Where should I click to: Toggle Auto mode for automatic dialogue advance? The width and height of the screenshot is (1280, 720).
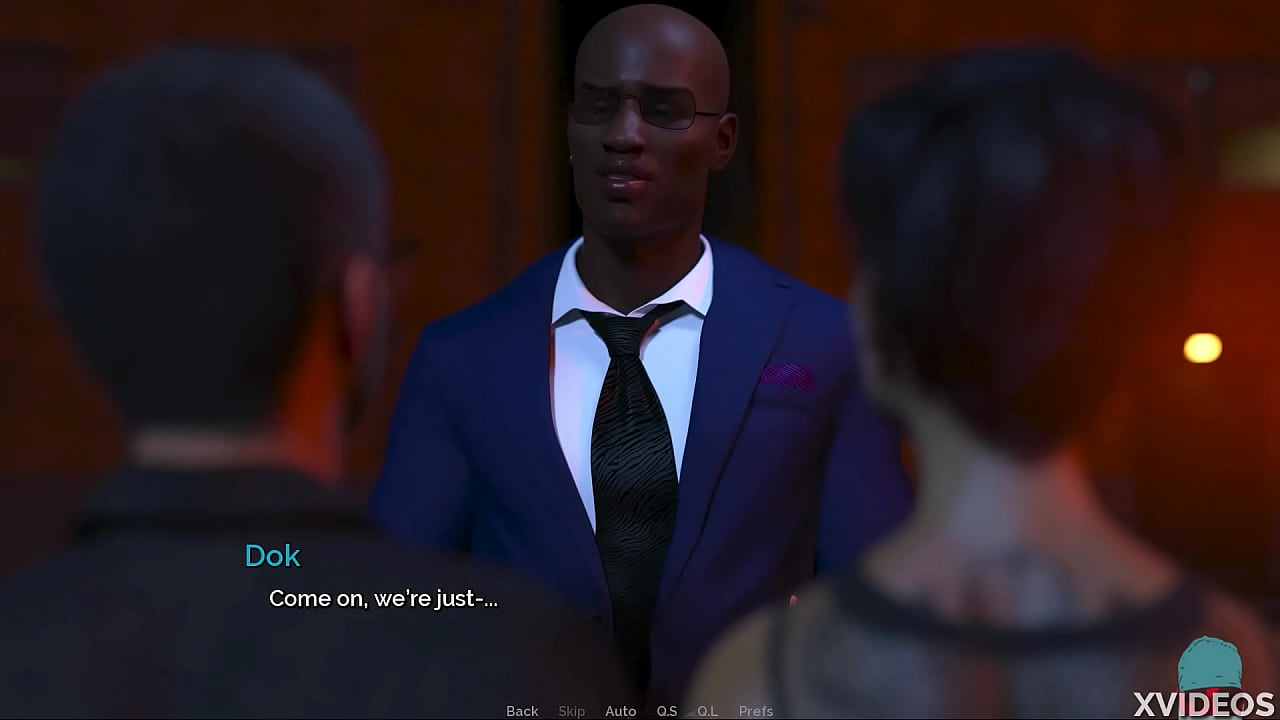(x=621, y=710)
